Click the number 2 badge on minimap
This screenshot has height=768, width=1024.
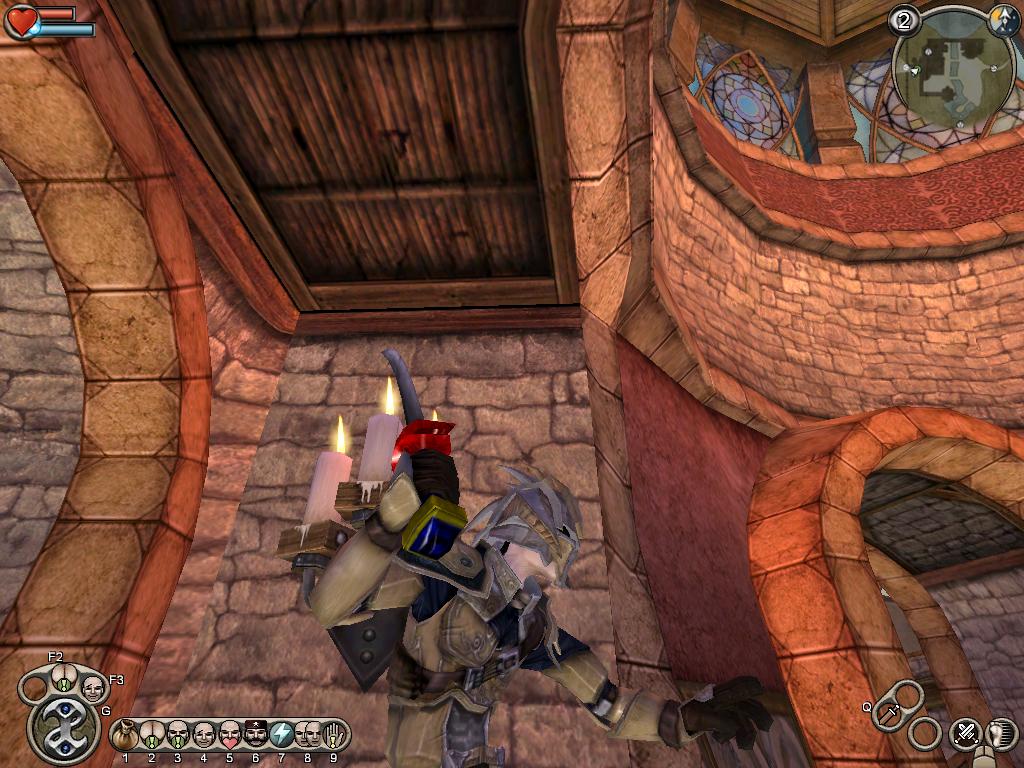(904, 20)
